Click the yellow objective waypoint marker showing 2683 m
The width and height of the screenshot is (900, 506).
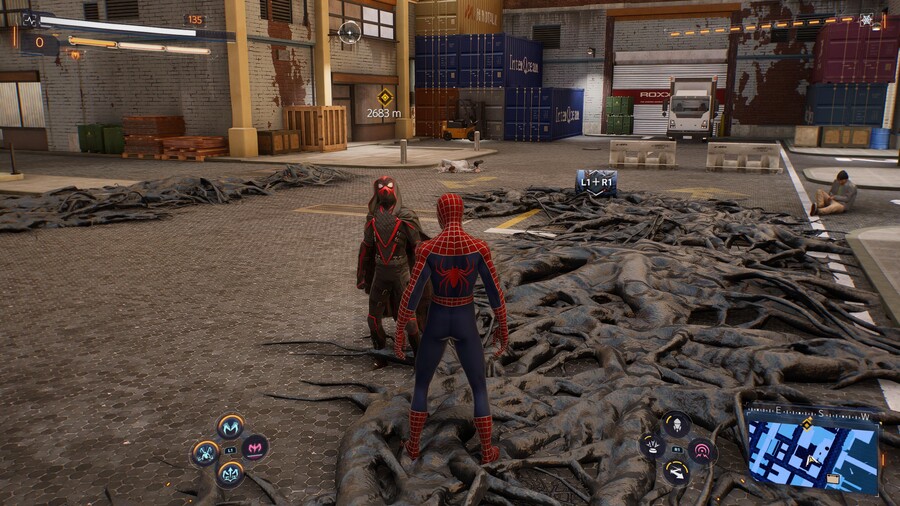pyautogui.click(x=385, y=97)
